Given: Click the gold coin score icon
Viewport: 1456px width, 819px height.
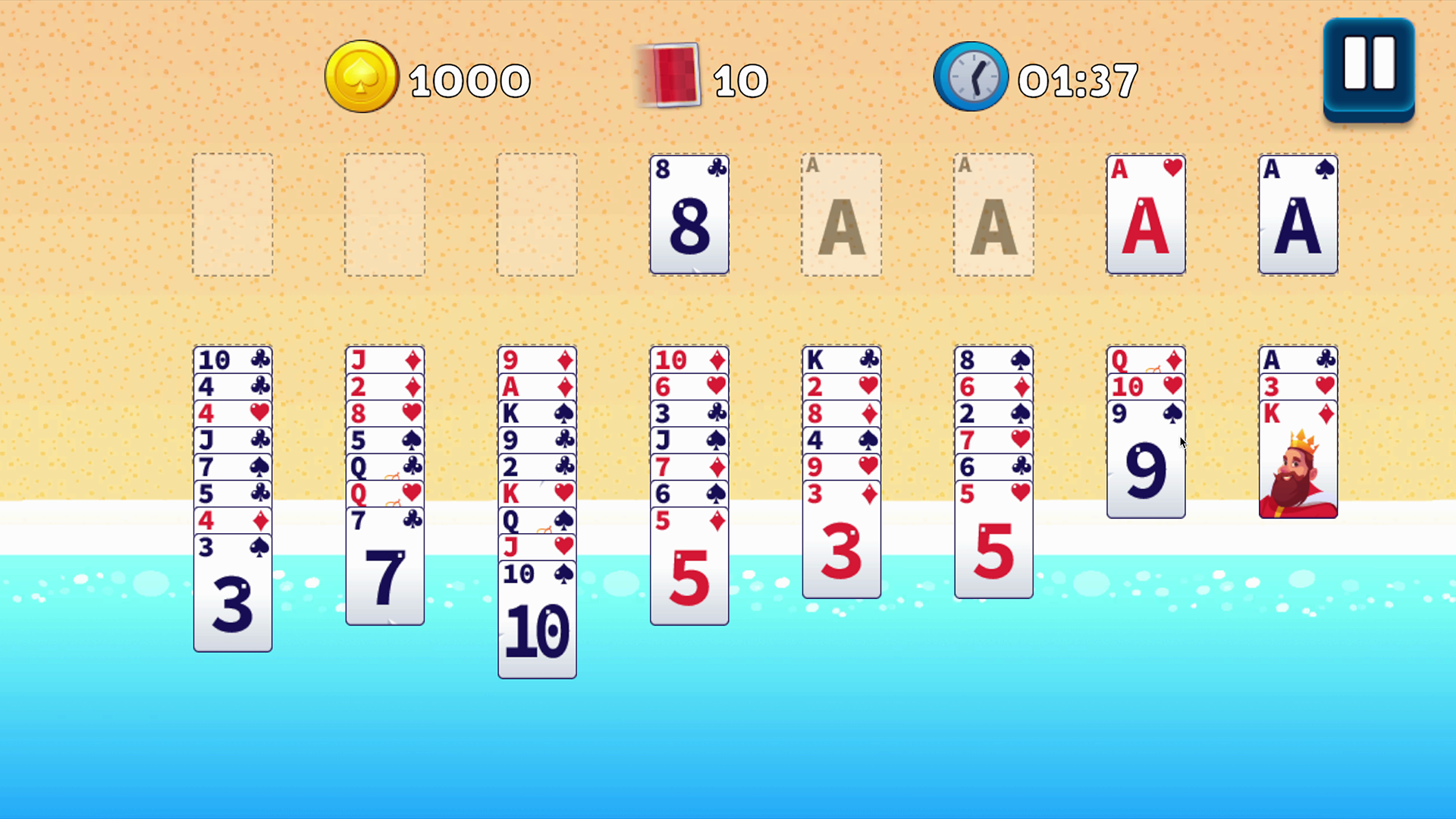Looking at the screenshot, I should point(362,76).
